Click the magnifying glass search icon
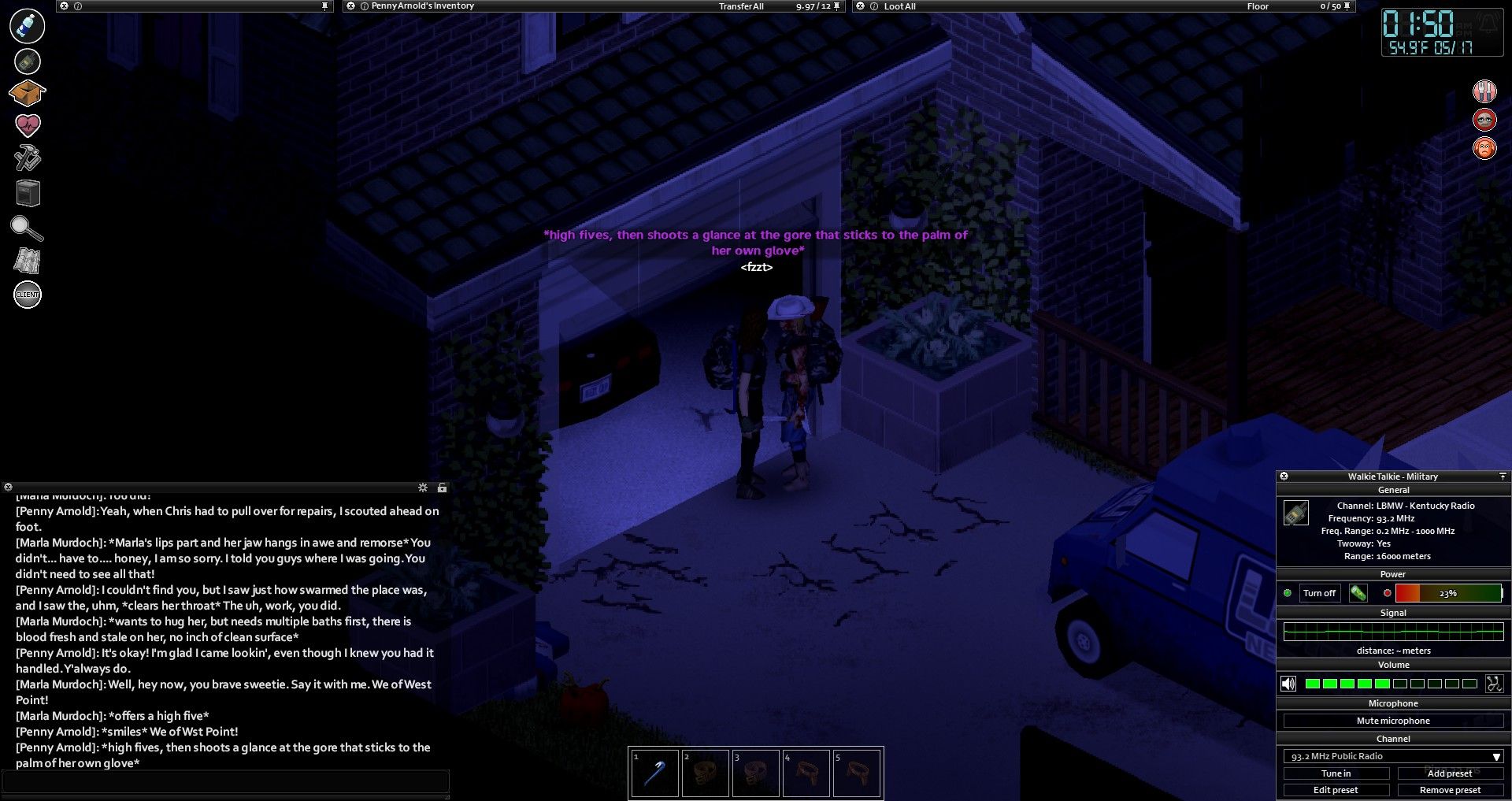Screen dimensions: 1512x801 coord(27,228)
